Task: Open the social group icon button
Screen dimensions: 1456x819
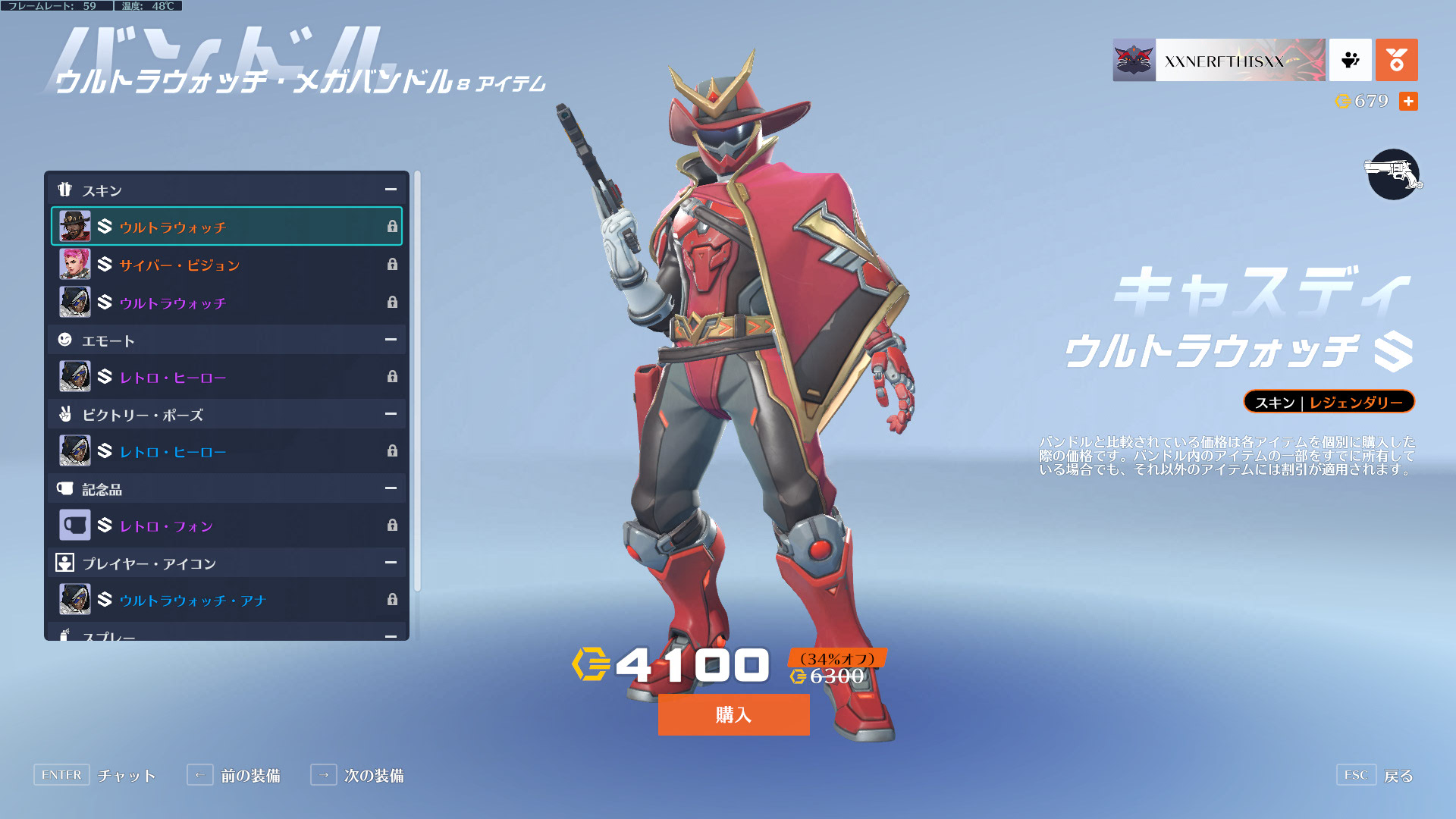Action: pos(1350,60)
